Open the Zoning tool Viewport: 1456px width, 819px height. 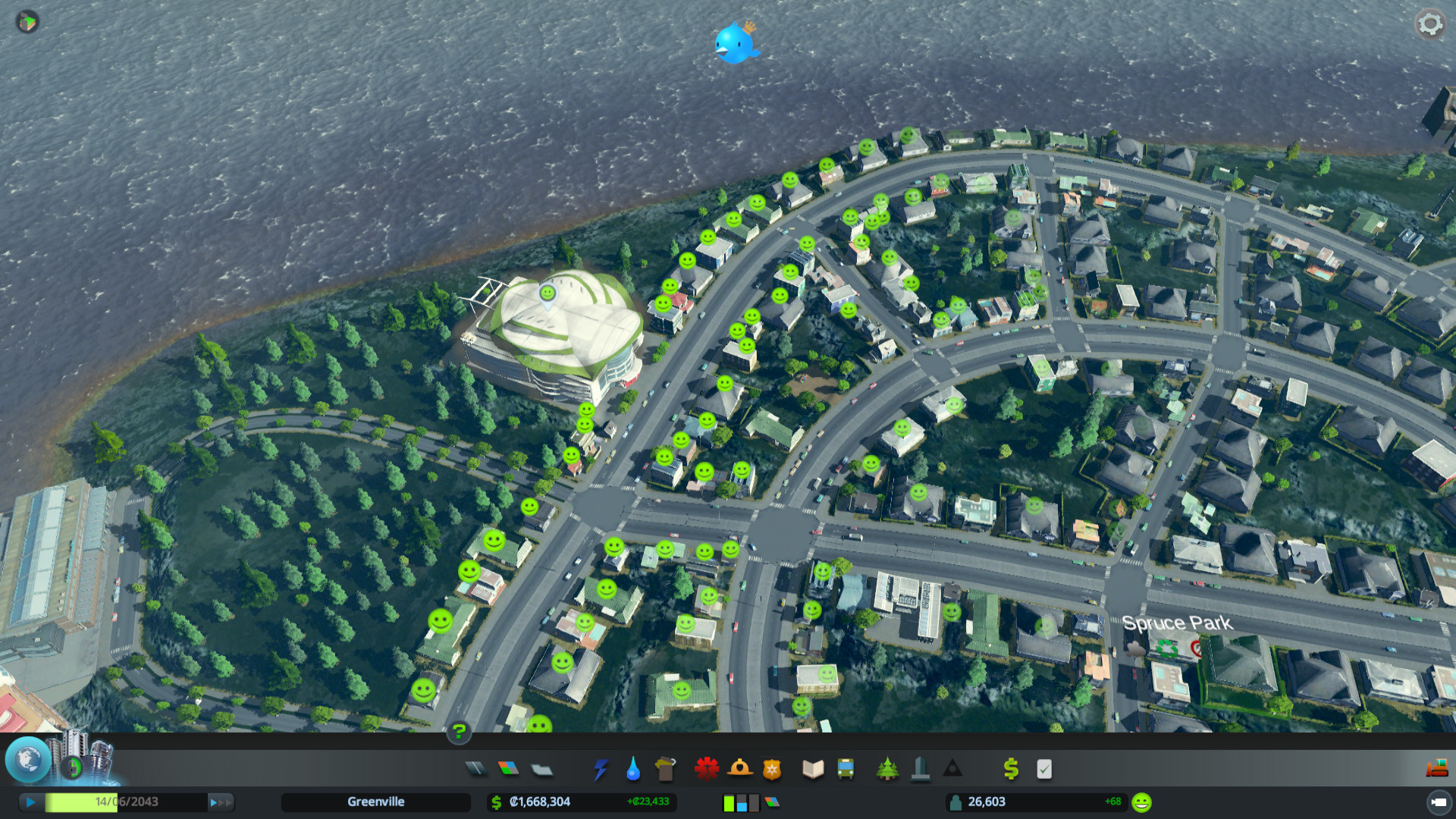click(x=510, y=768)
